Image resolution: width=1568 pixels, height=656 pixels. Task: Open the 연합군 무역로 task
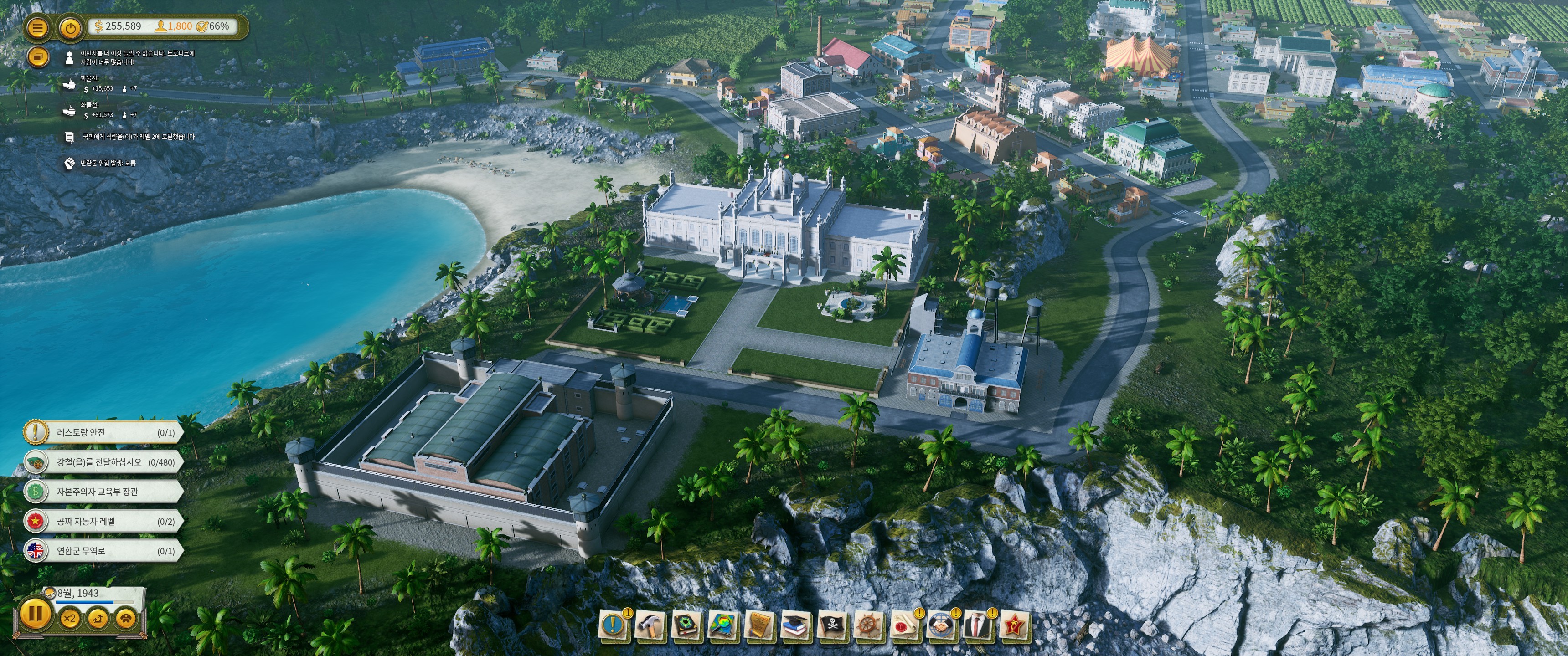click(103, 551)
